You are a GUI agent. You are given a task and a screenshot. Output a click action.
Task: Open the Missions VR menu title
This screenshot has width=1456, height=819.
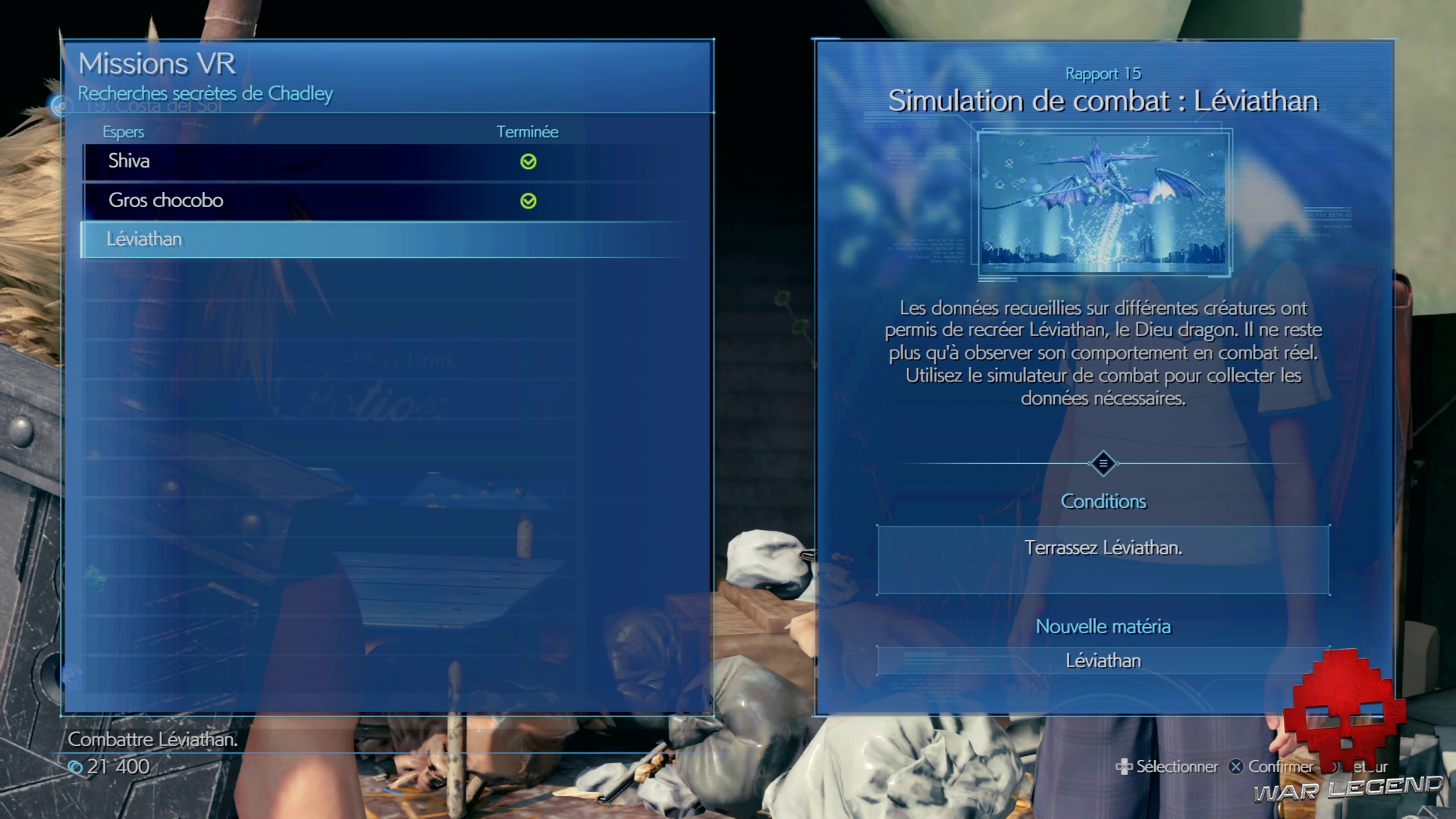coord(155,64)
